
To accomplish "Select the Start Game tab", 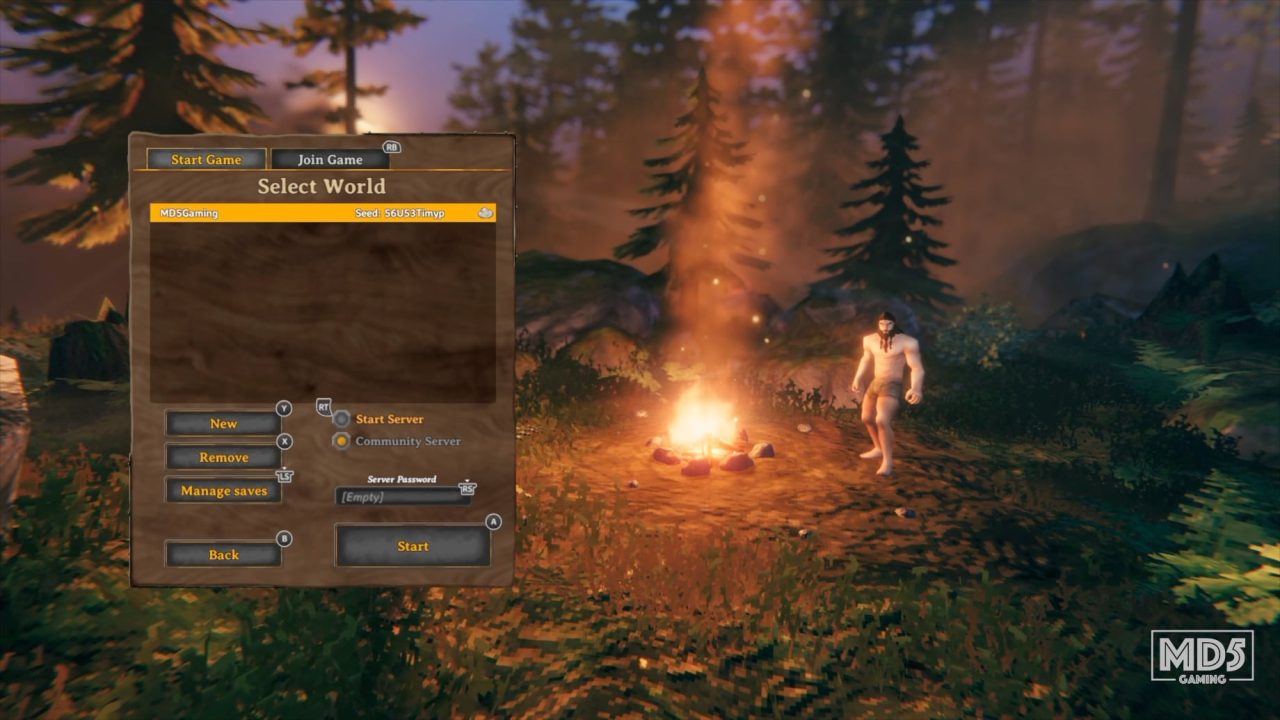I will coord(207,159).
